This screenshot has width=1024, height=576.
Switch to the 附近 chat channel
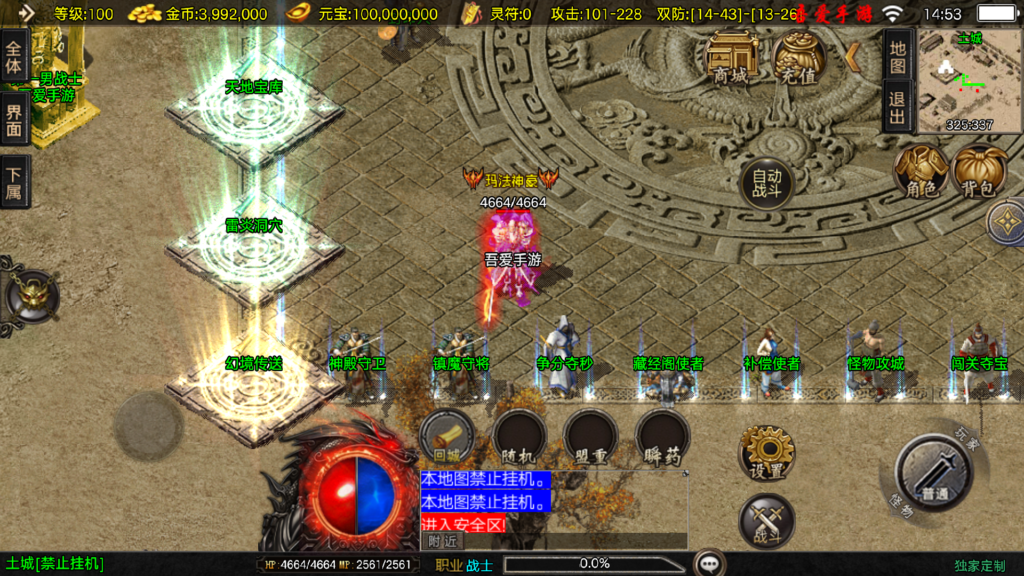(x=442, y=541)
